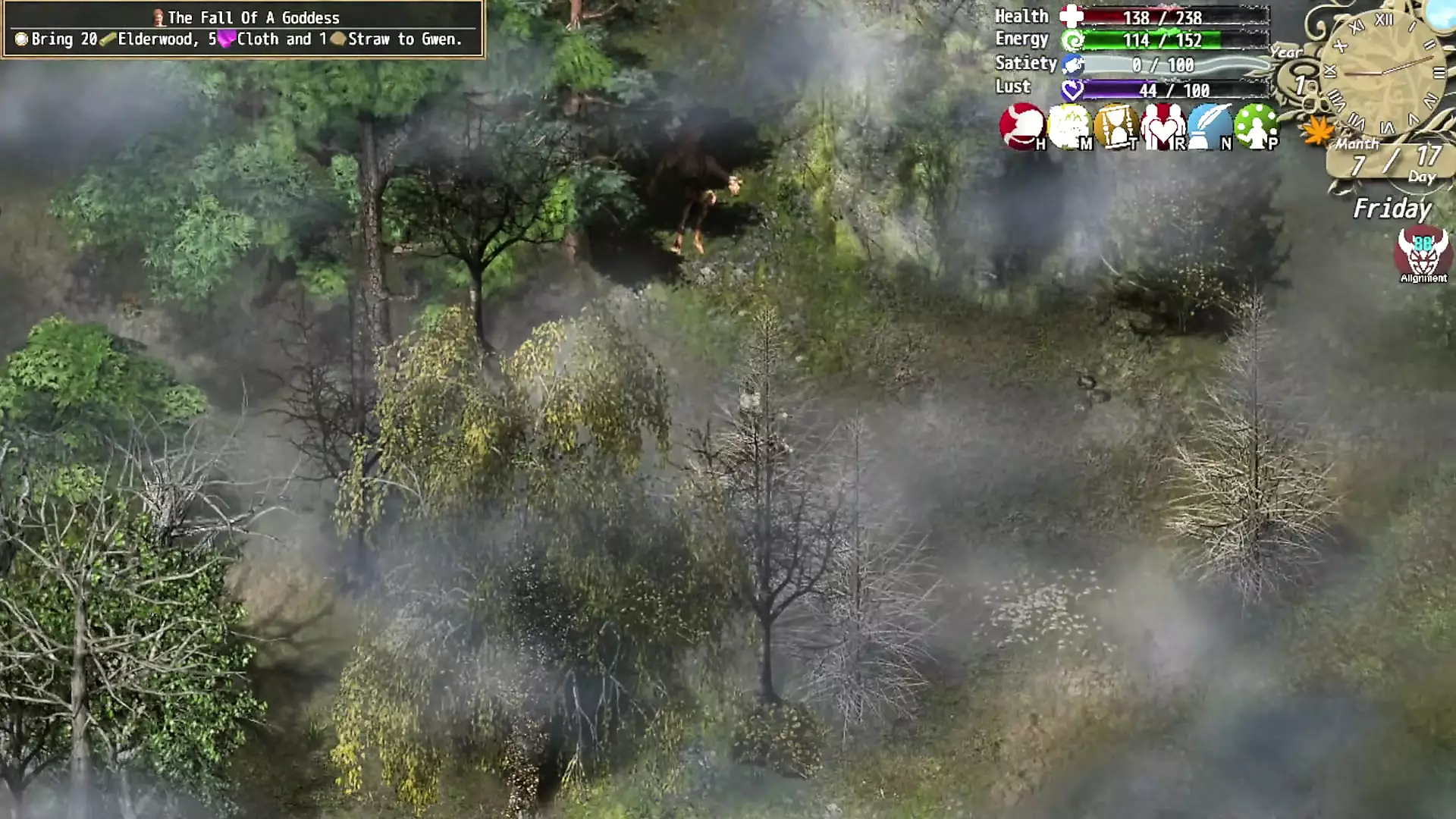Open the Fall Of A Goddess quest tracker
The image size is (1456, 819).
(243, 29)
